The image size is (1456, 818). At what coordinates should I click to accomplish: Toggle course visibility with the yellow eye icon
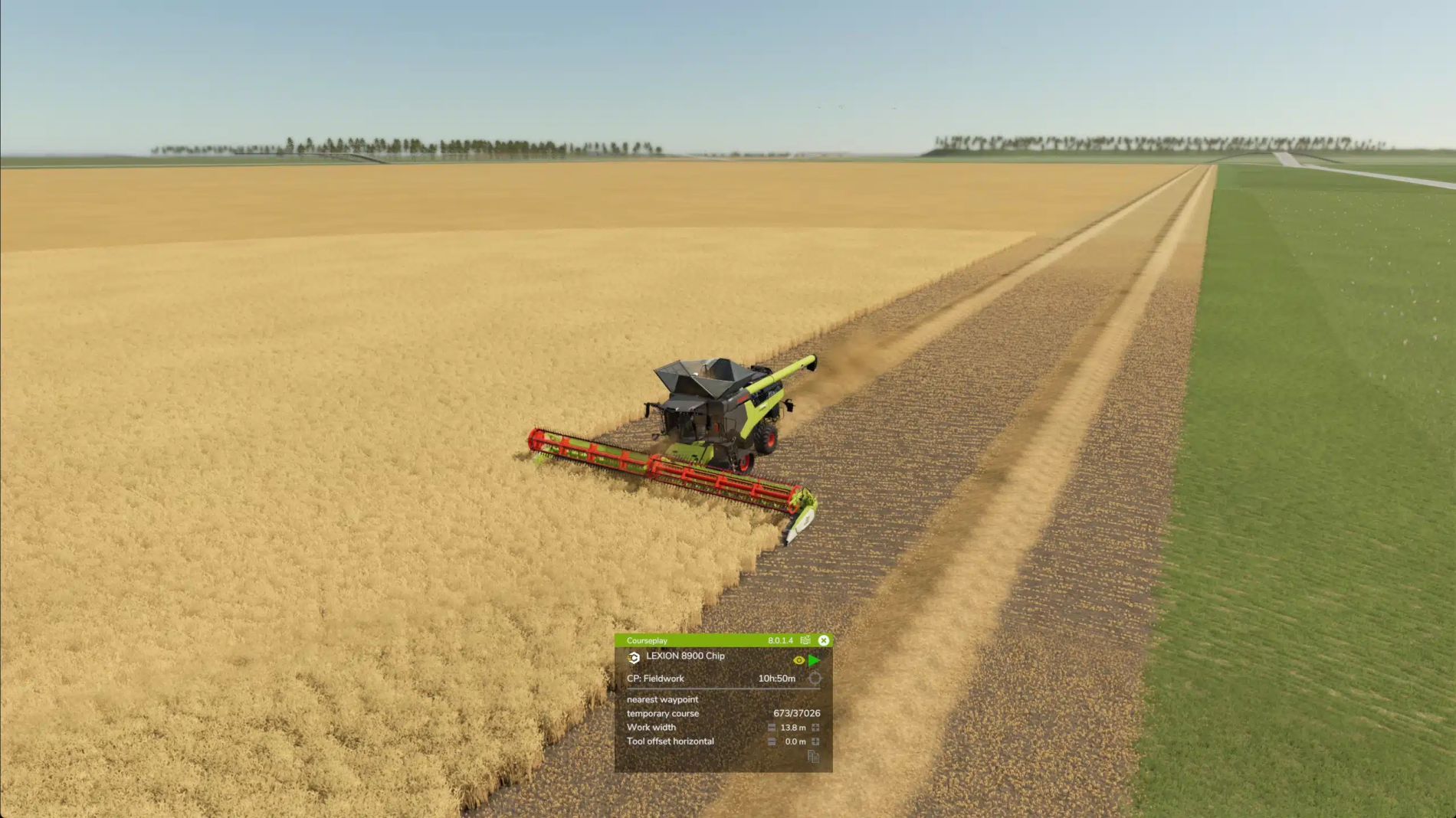coord(799,659)
